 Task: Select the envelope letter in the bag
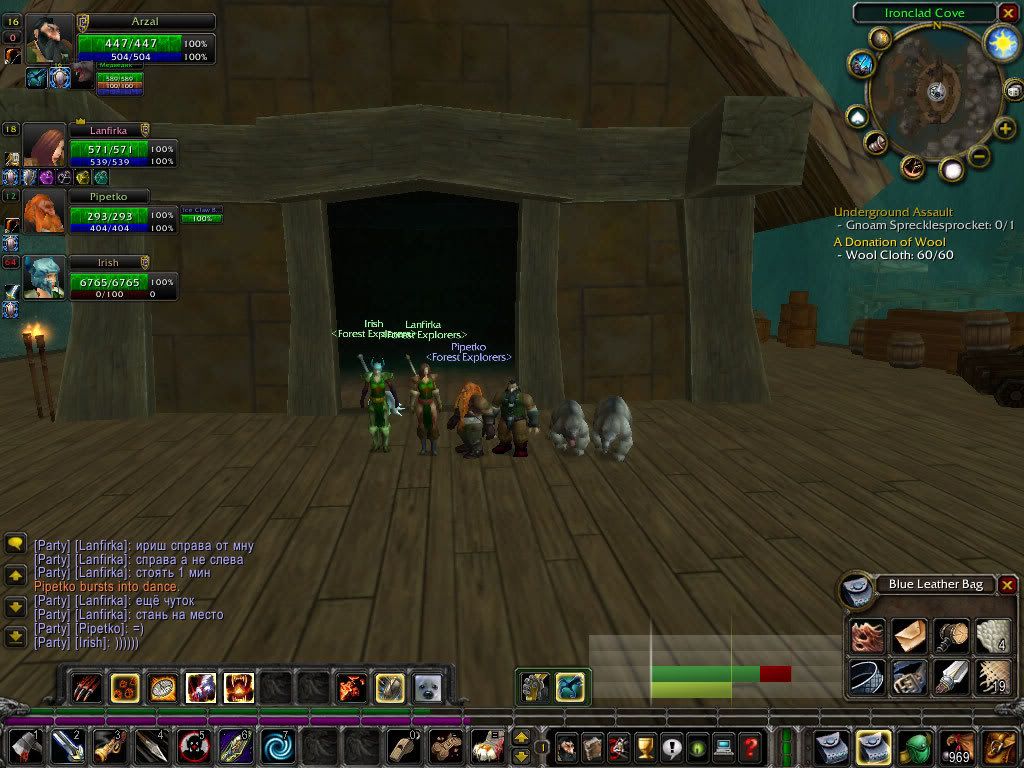pos(909,635)
